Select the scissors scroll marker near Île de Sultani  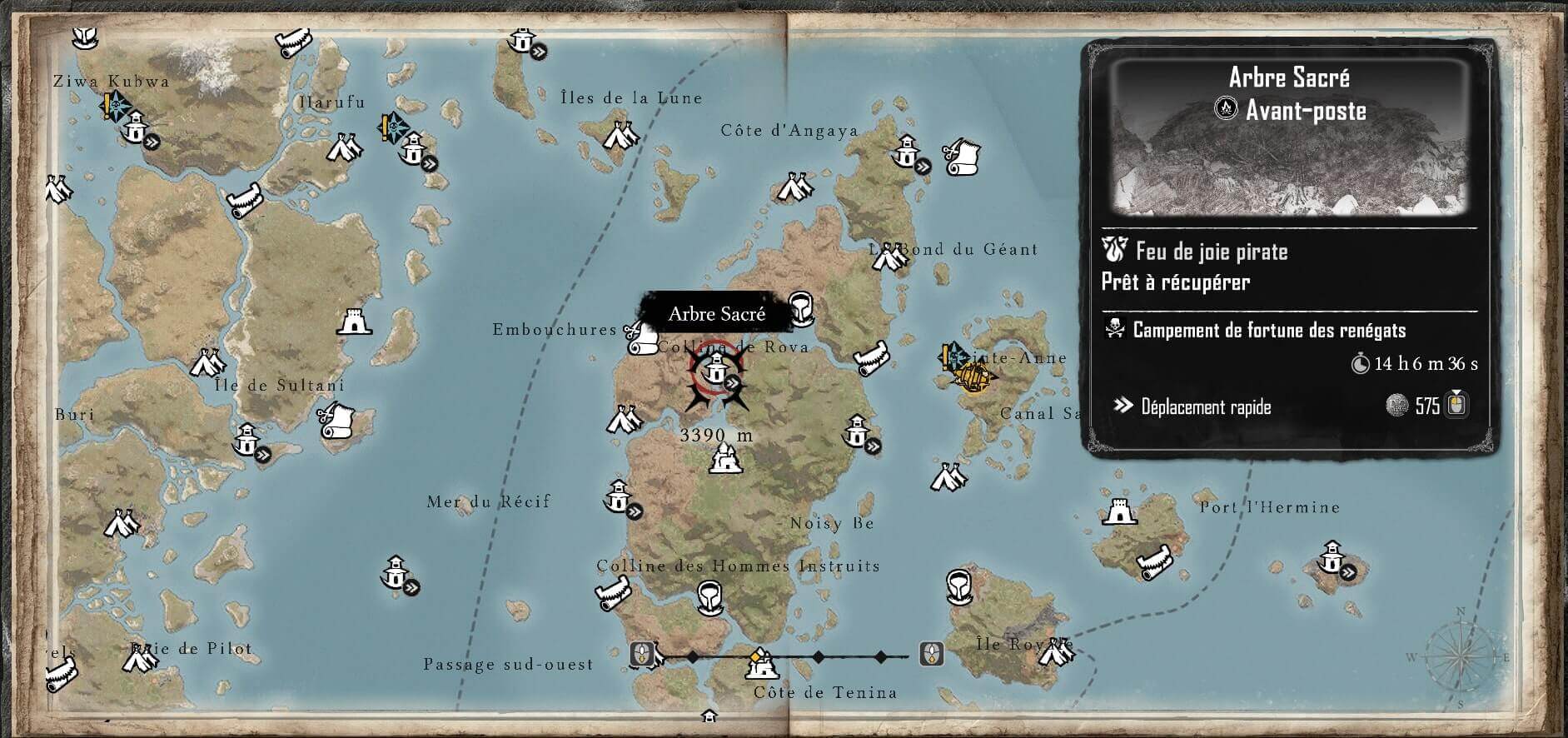pos(336,421)
